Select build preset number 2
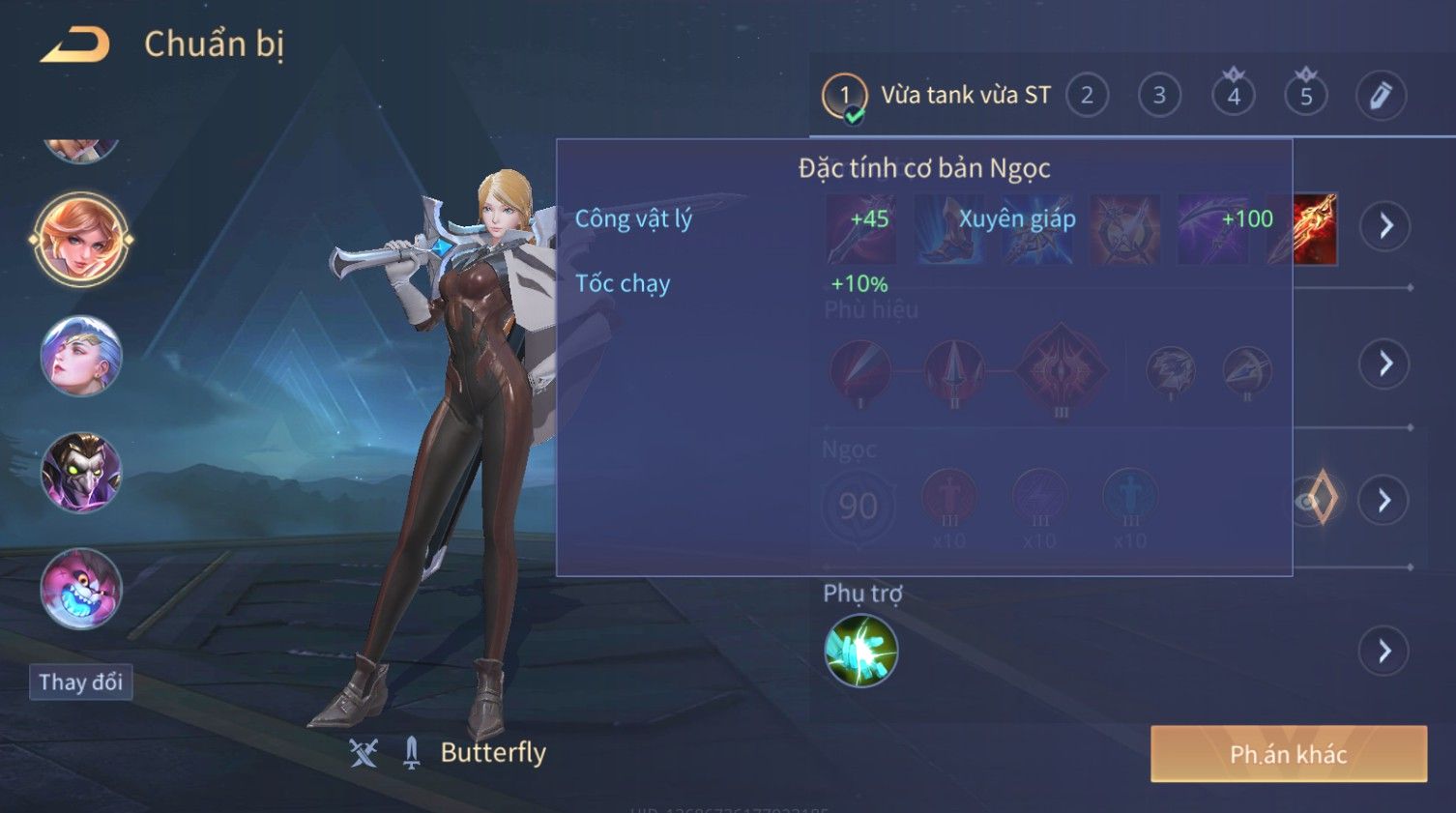This screenshot has width=1456, height=813. 1087,96
